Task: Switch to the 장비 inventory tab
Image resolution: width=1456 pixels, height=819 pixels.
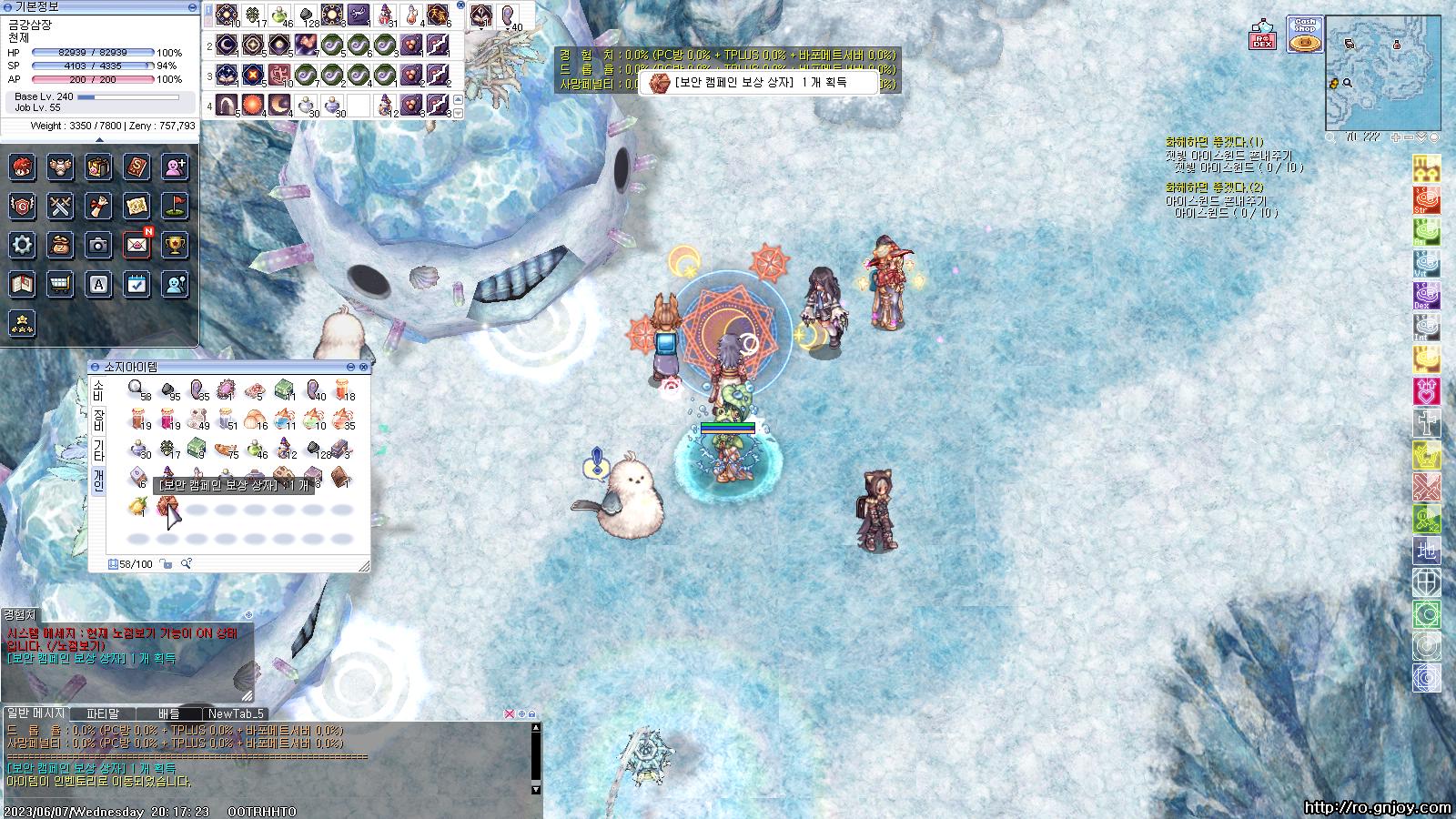Action: tap(98, 420)
